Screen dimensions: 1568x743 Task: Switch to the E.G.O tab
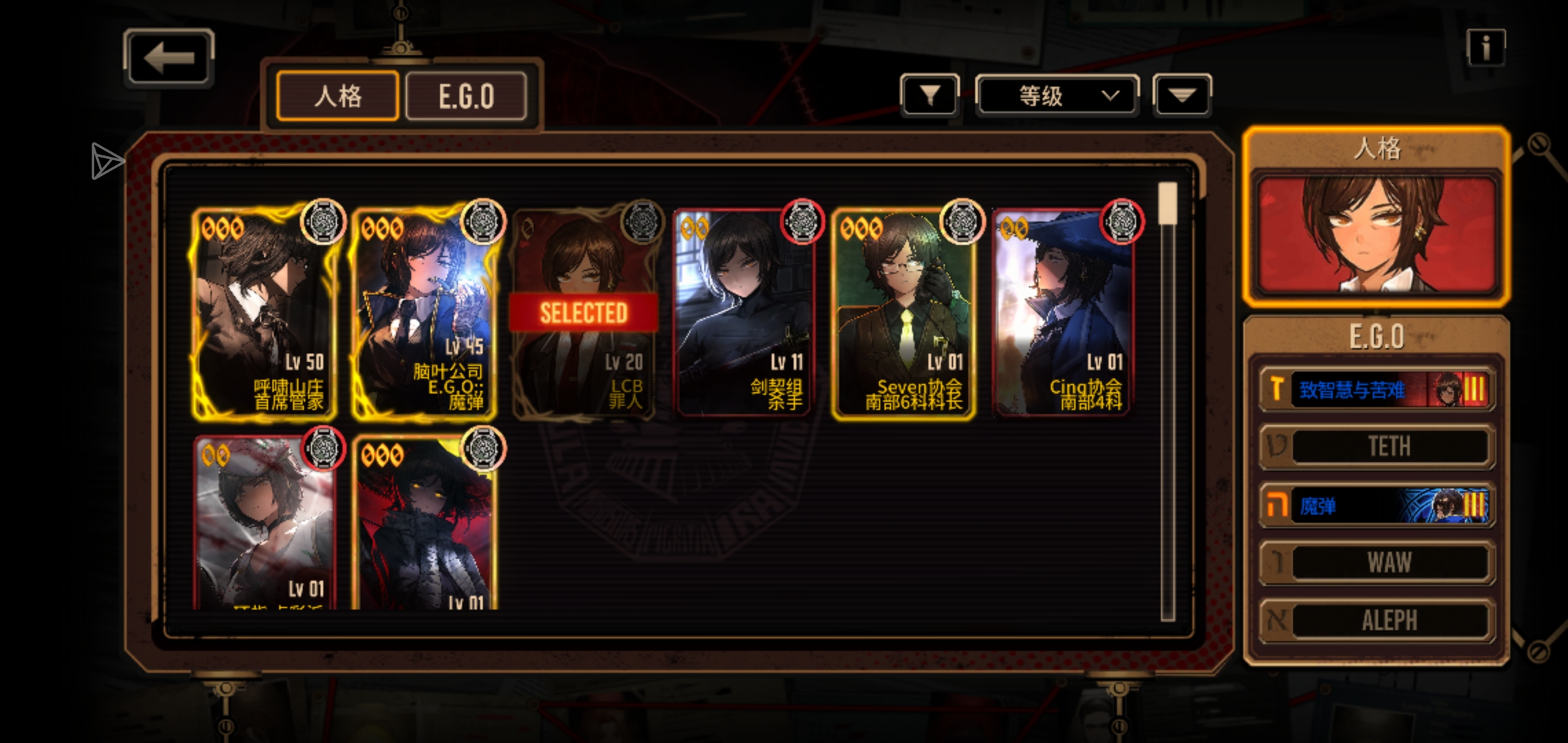(466, 96)
